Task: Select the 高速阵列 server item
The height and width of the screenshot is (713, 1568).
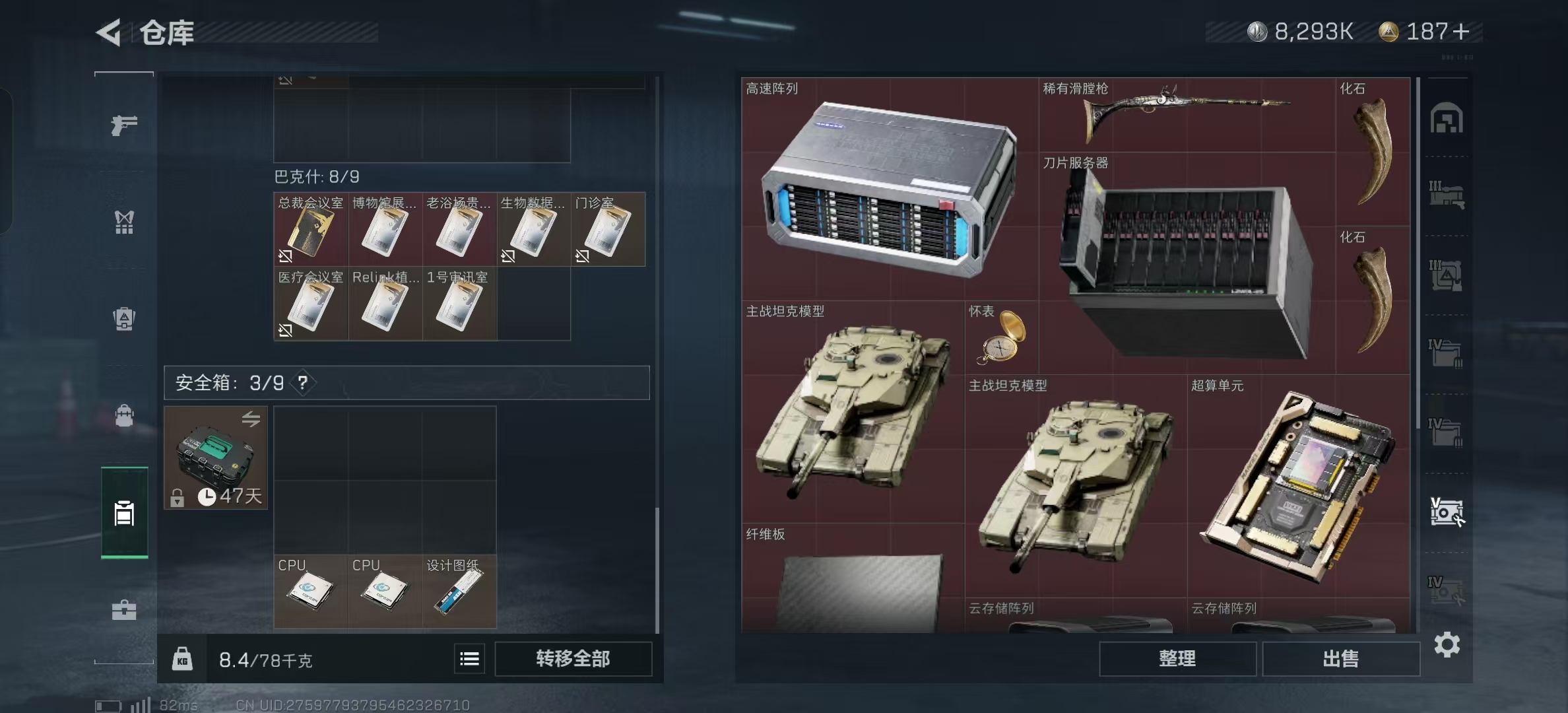Action: point(889,189)
